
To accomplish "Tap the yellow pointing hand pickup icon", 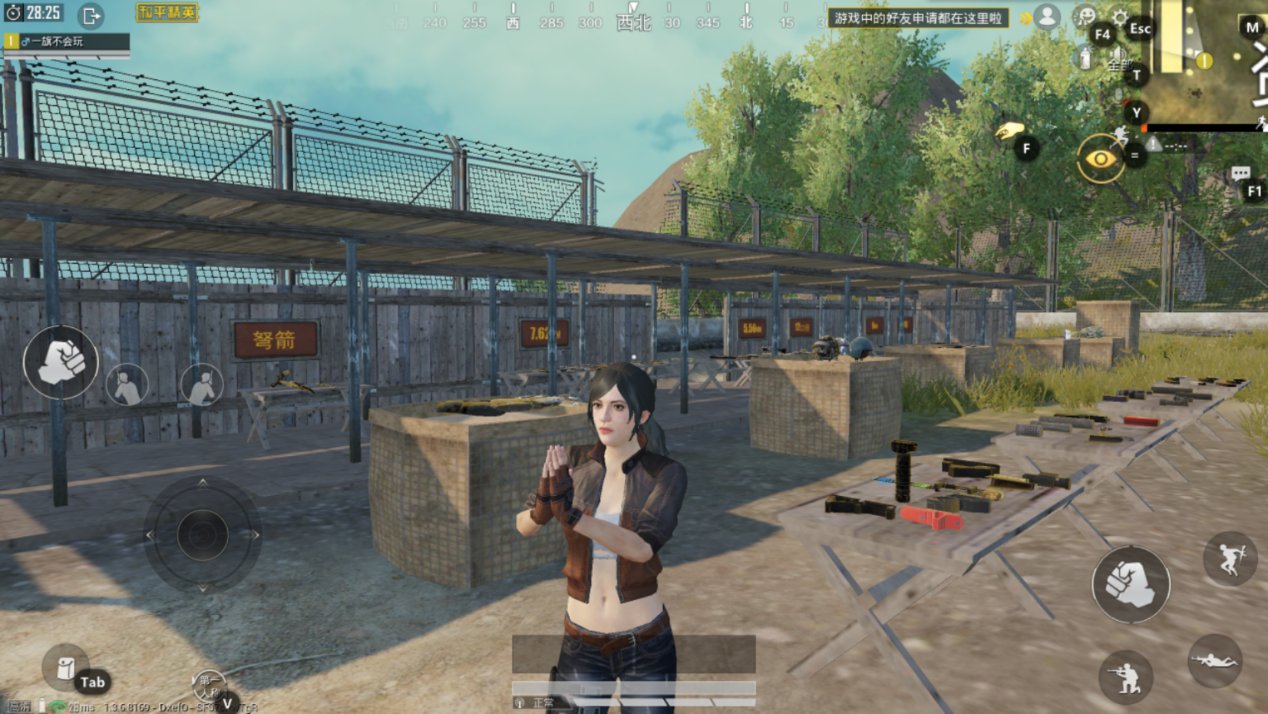I will tap(1010, 131).
